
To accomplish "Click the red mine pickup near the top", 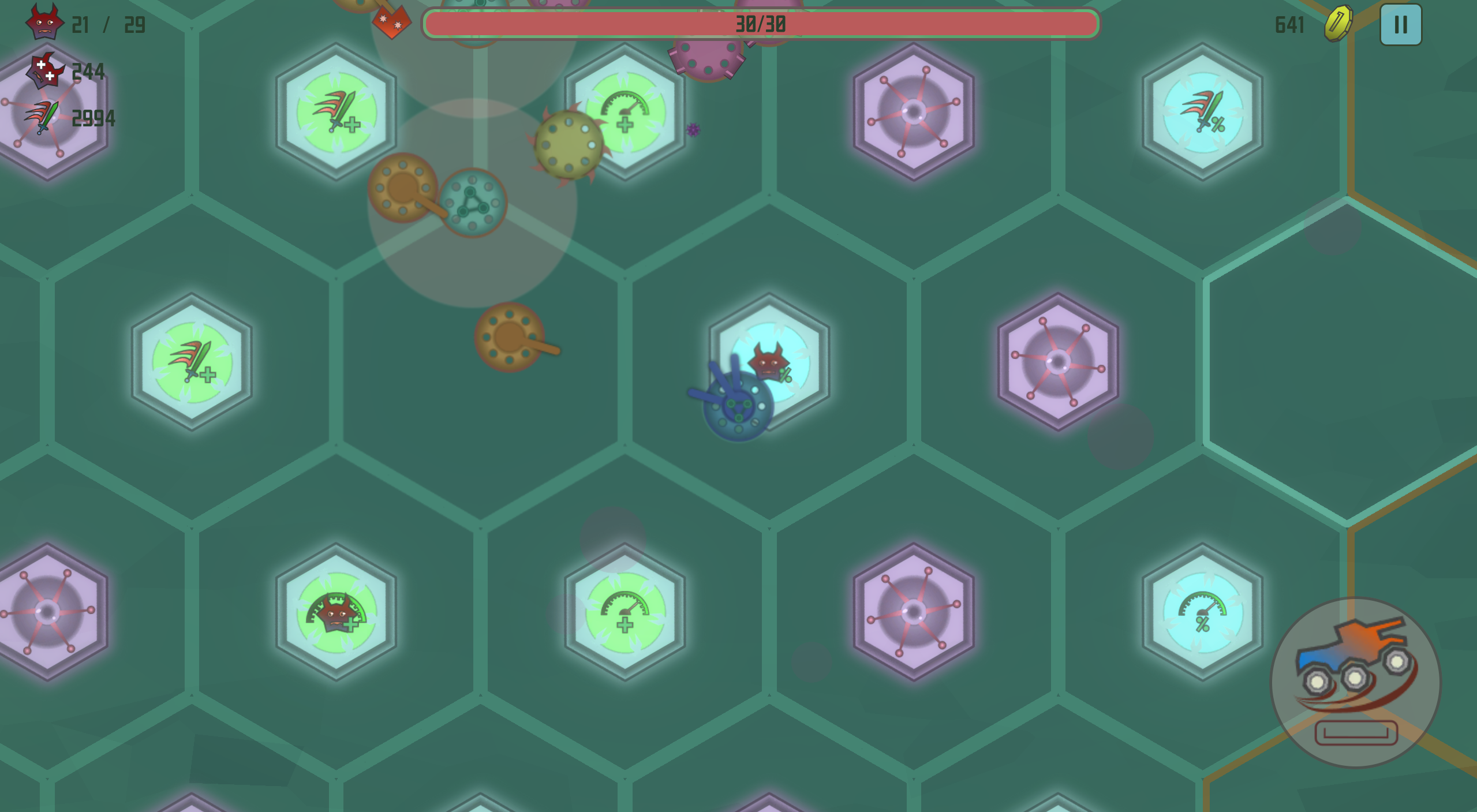I will click(391, 22).
